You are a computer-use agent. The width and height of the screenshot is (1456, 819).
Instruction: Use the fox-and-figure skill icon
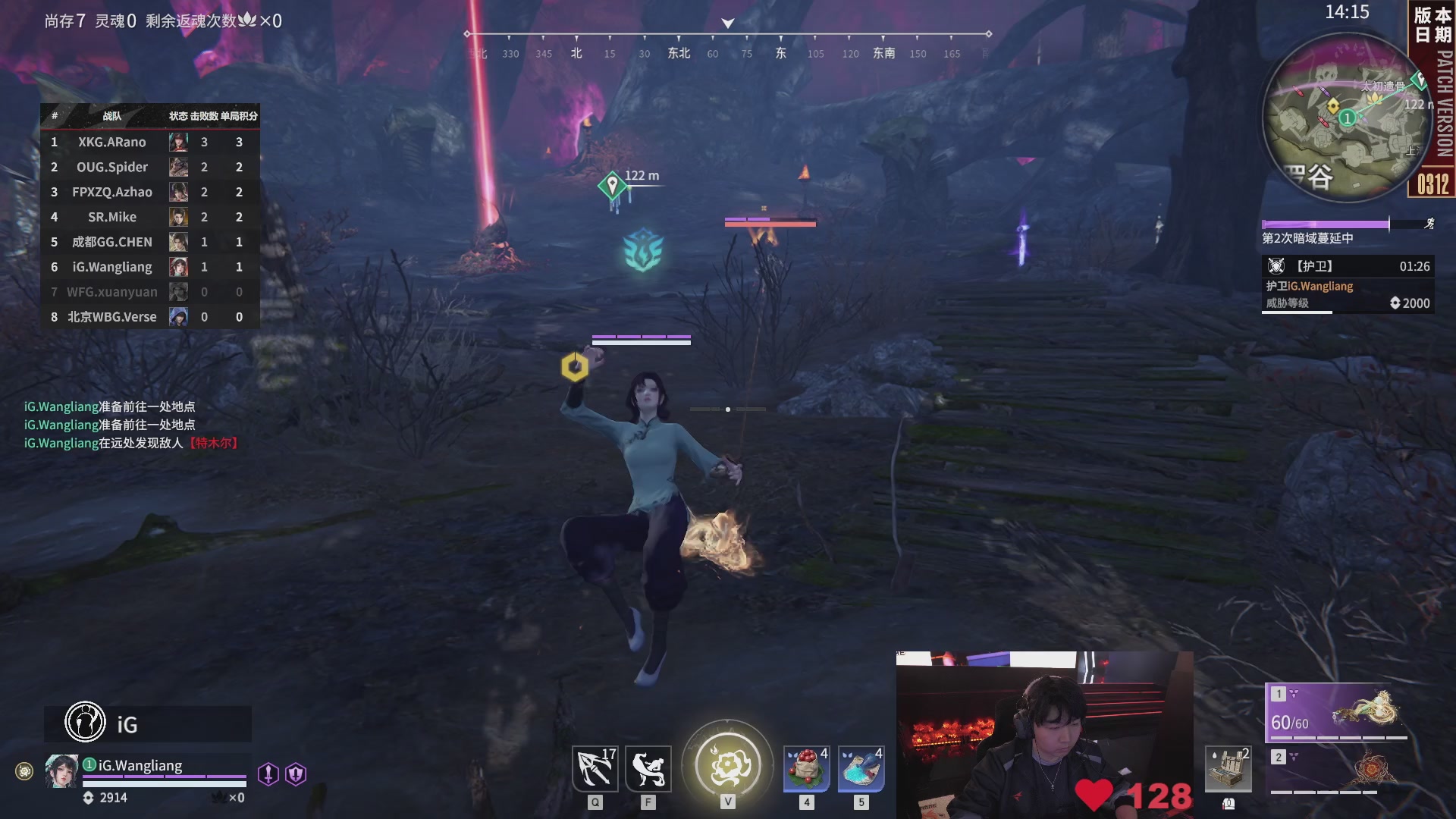tap(648, 769)
